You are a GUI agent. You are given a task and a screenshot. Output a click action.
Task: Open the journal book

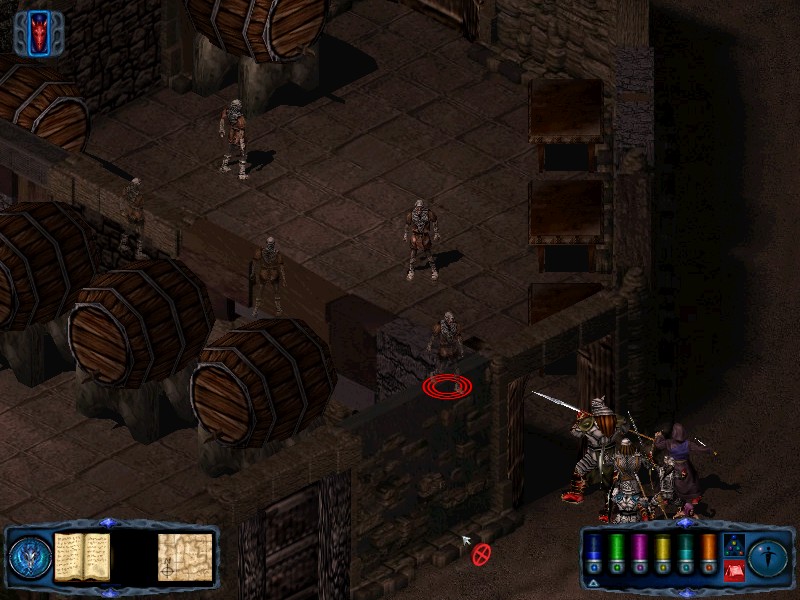pyautogui.click(x=82, y=556)
